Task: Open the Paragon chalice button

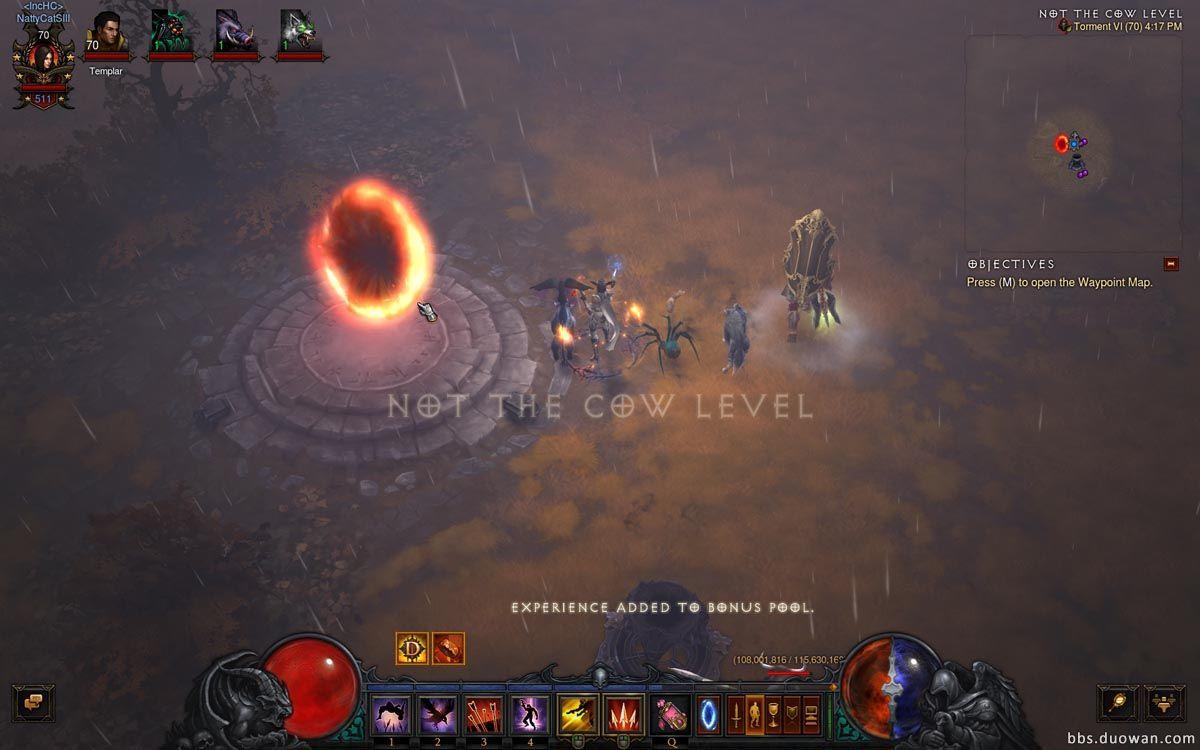Action: [773, 714]
